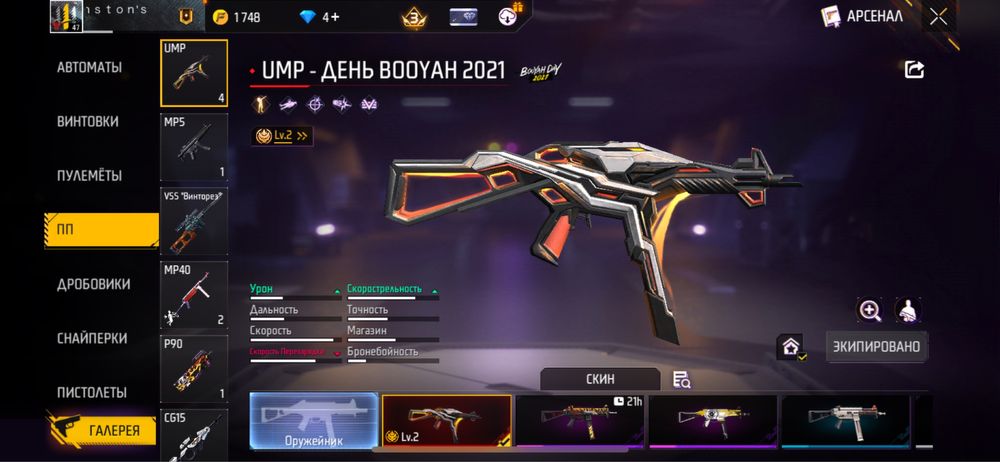Open the skin Lv.2 upgrade button

click(x=283, y=135)
